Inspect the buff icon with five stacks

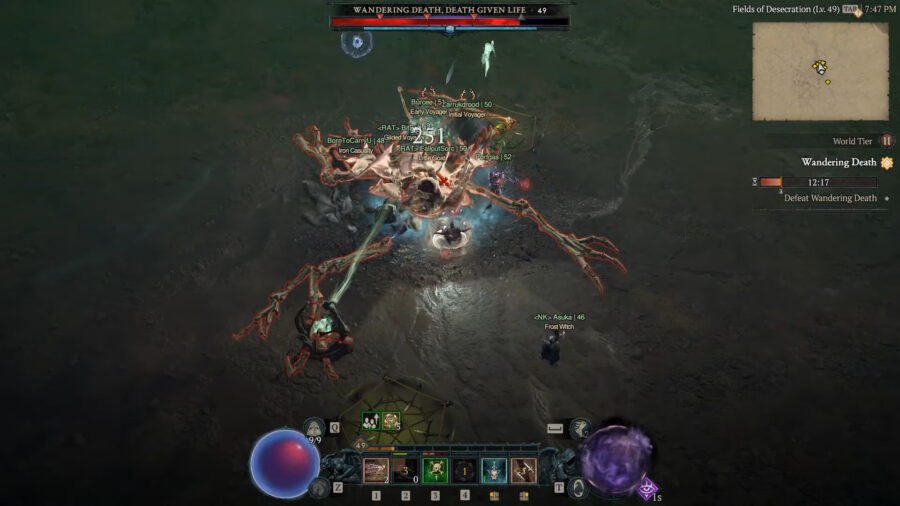391,422
